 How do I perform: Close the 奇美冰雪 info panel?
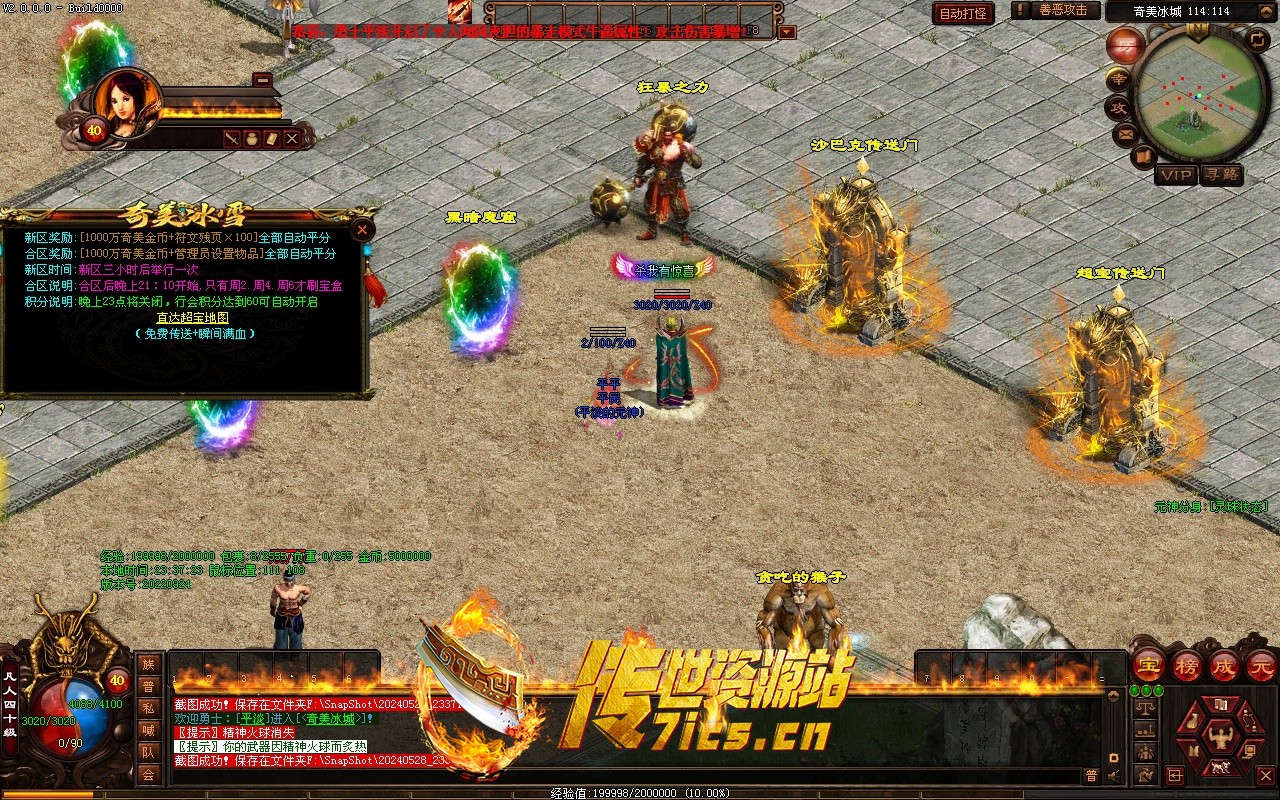(x=363, y=229)
